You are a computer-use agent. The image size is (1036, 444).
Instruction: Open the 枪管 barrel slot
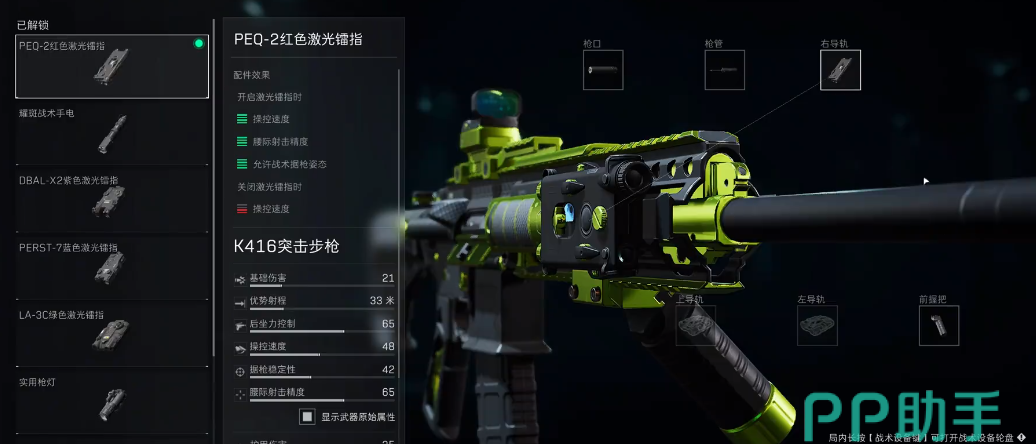click(x=724, y=70)
